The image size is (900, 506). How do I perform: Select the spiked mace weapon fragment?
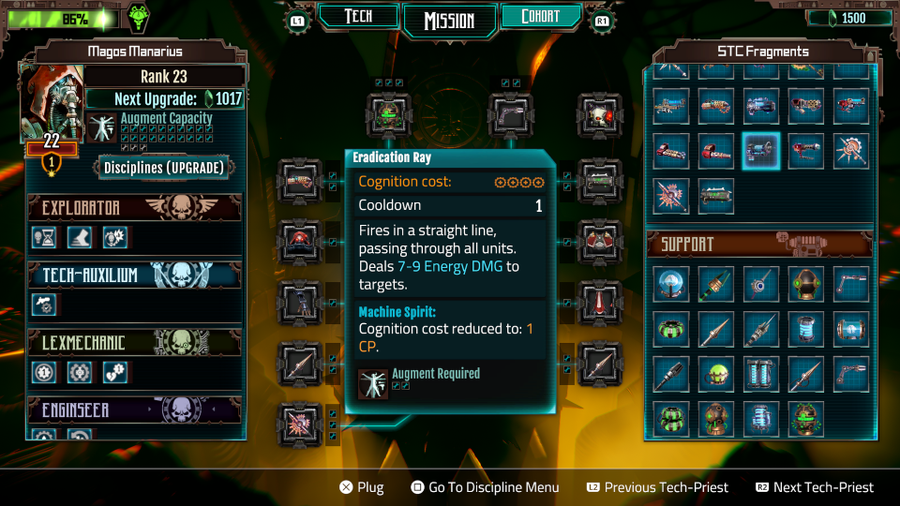tap(851, 151)
